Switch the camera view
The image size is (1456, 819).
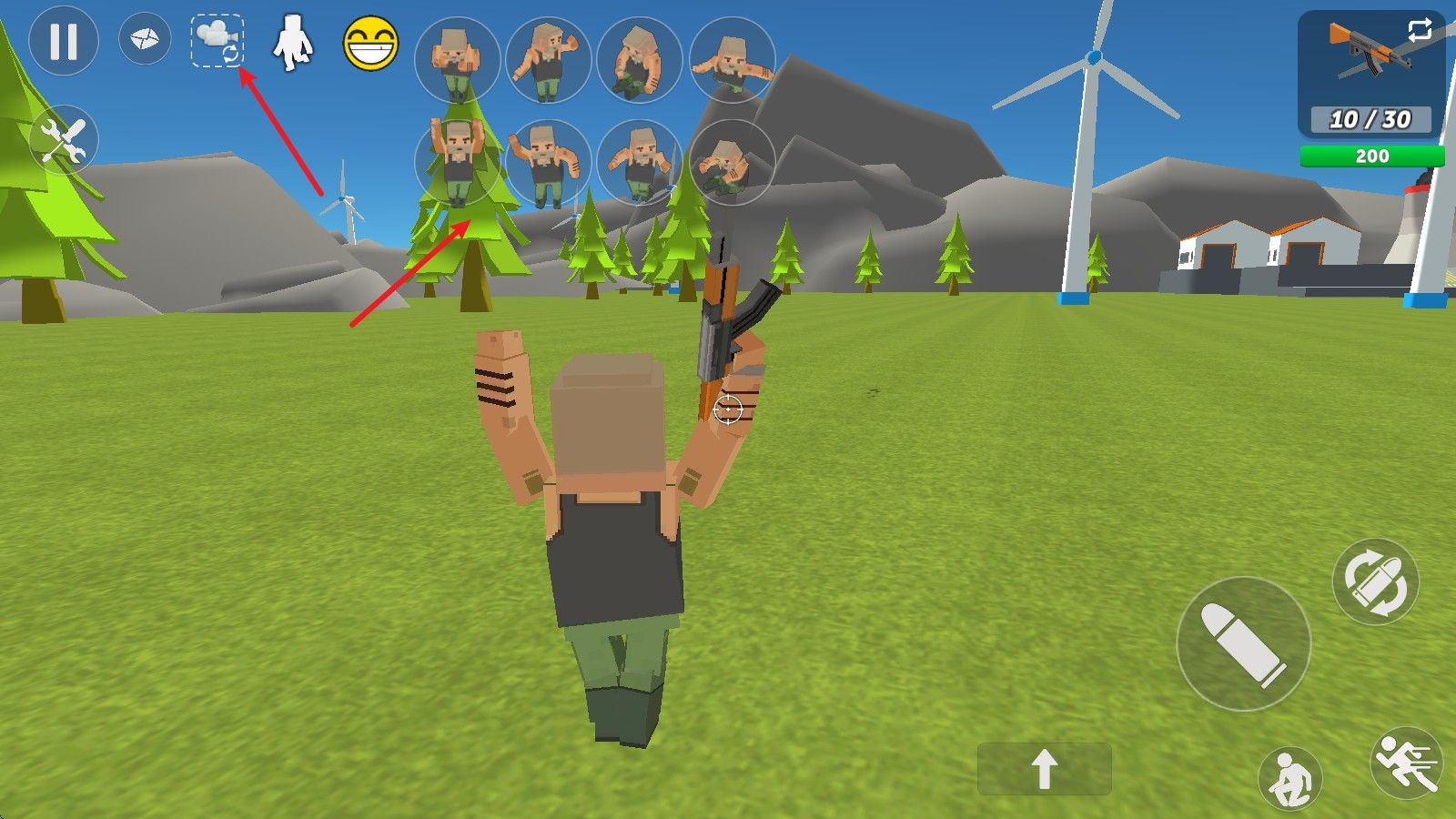[x=217, y=41]
